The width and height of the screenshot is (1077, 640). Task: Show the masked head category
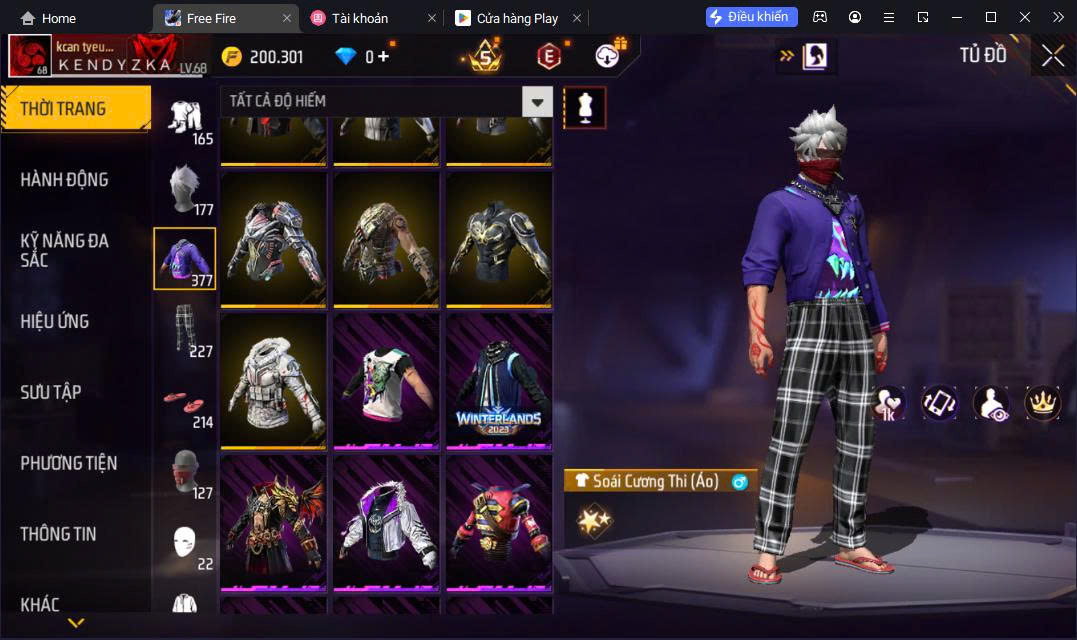(x=185, y=471)
